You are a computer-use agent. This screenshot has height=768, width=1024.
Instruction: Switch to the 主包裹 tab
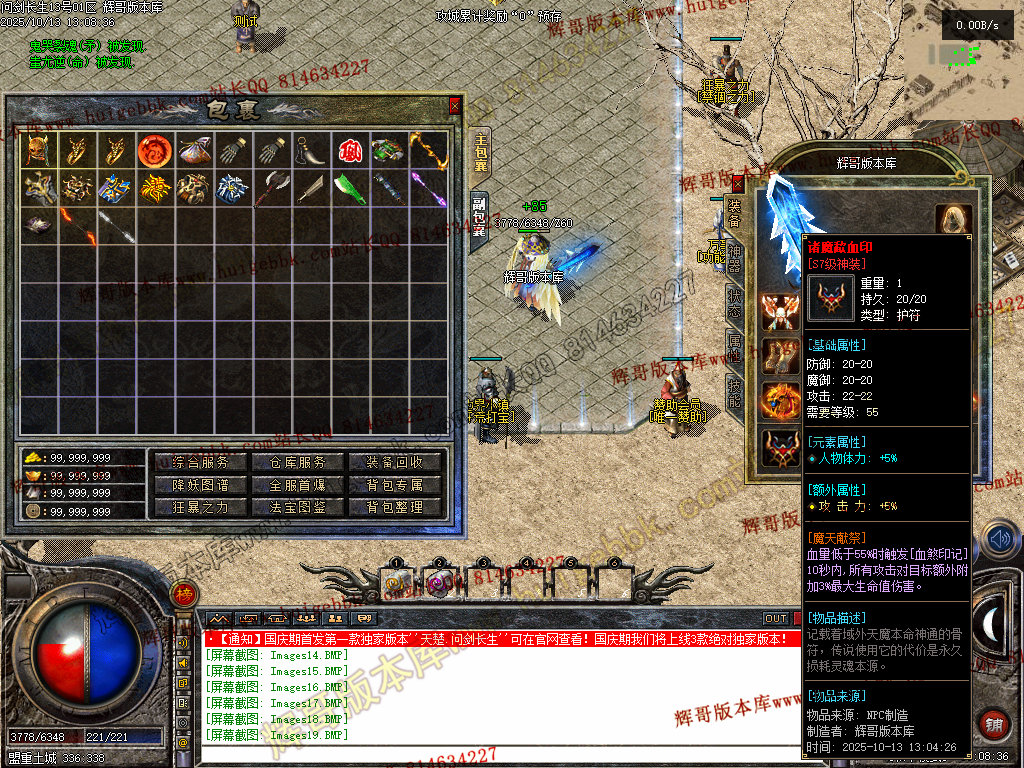coord(480,152)
